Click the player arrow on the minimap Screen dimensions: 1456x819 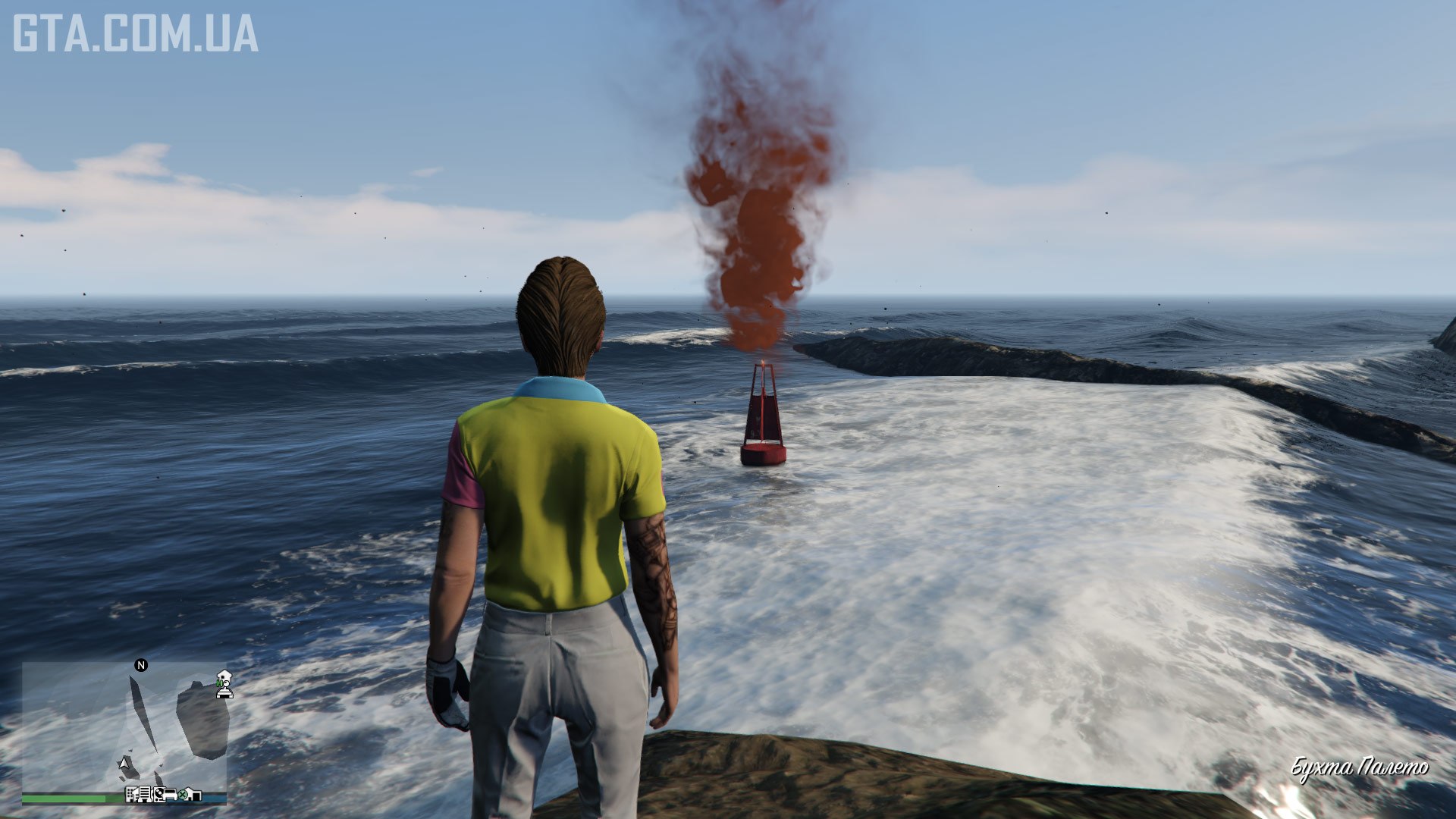click(x=124, y=762)
